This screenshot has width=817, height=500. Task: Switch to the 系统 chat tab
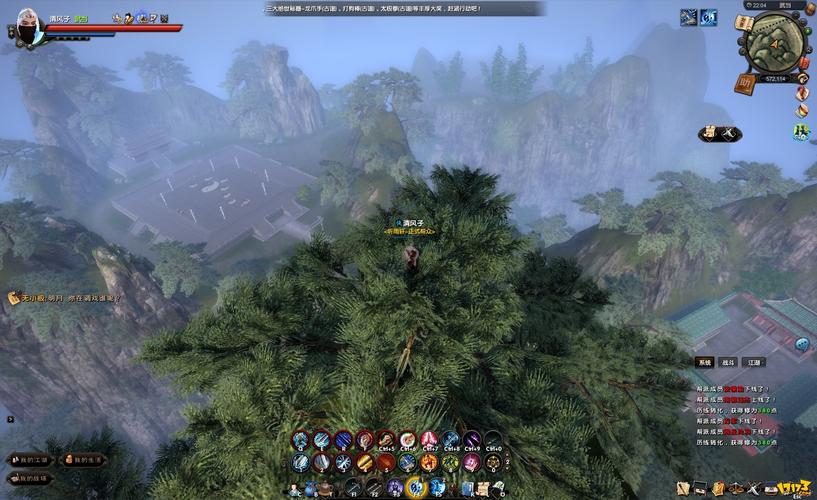pos(704,362)
